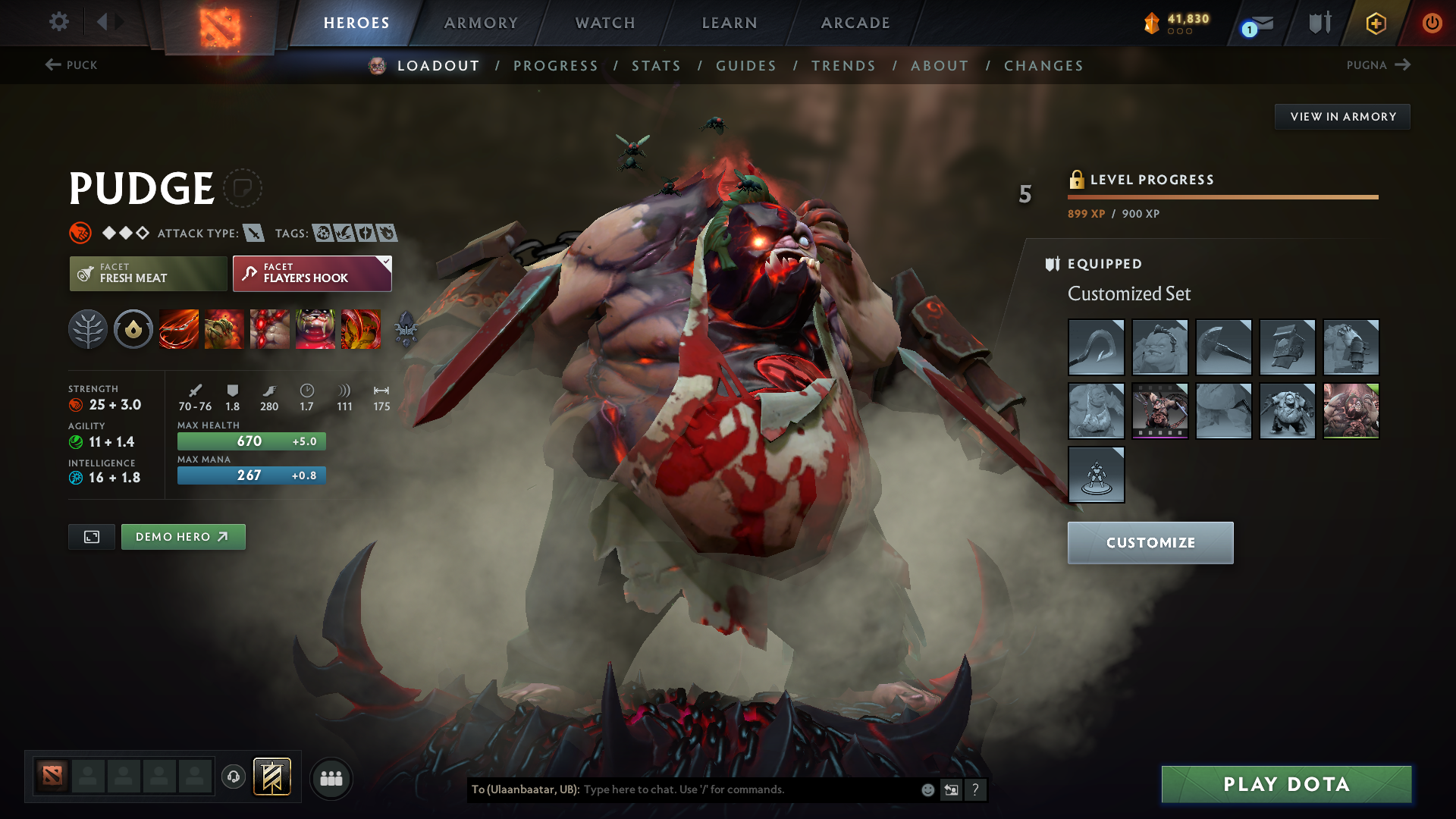Show hero Trends
The height and width of the screenshot is (819, 1456).
(x=843, y=66)
